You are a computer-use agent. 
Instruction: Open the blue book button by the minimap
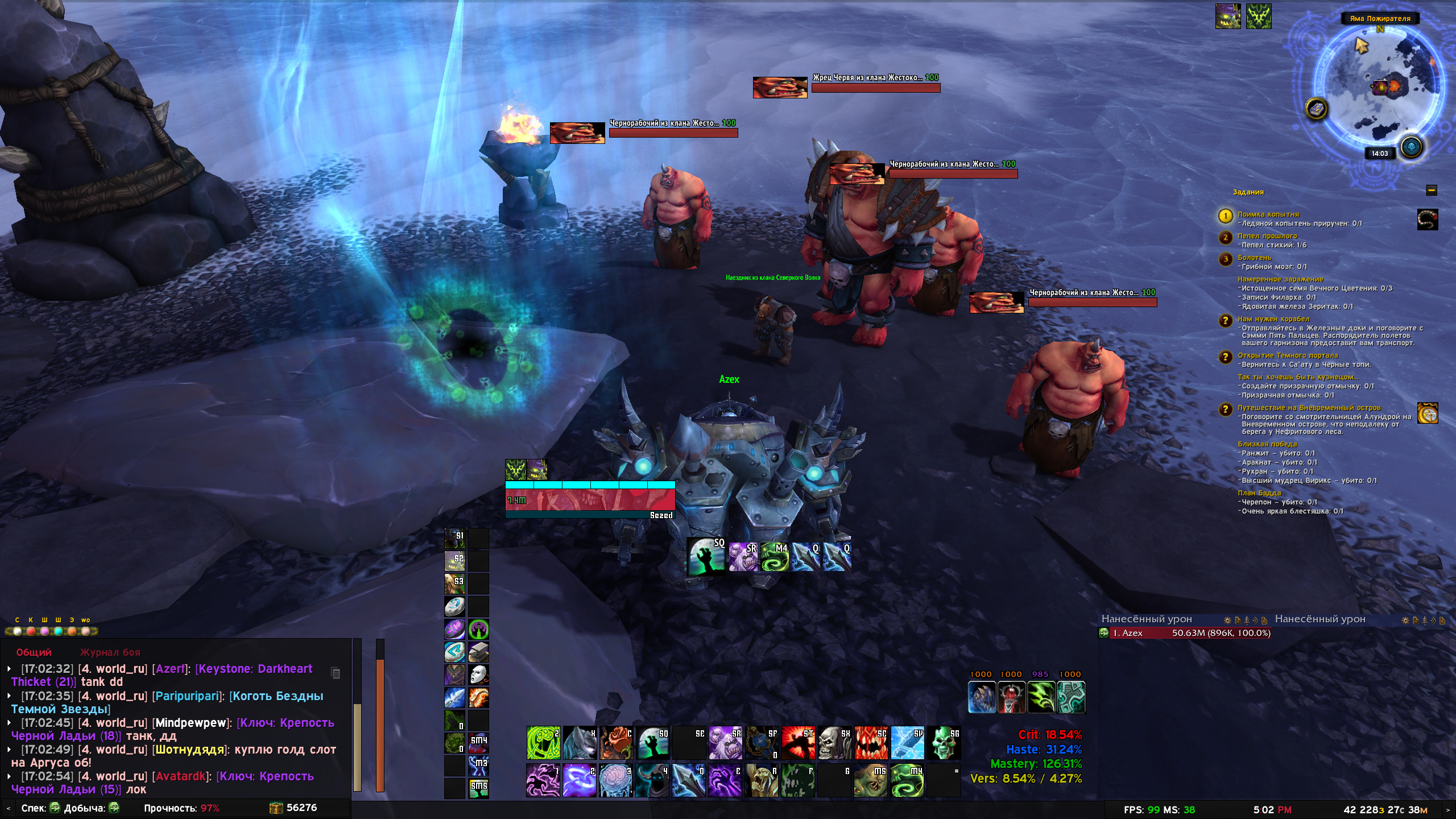point(1316,109)
